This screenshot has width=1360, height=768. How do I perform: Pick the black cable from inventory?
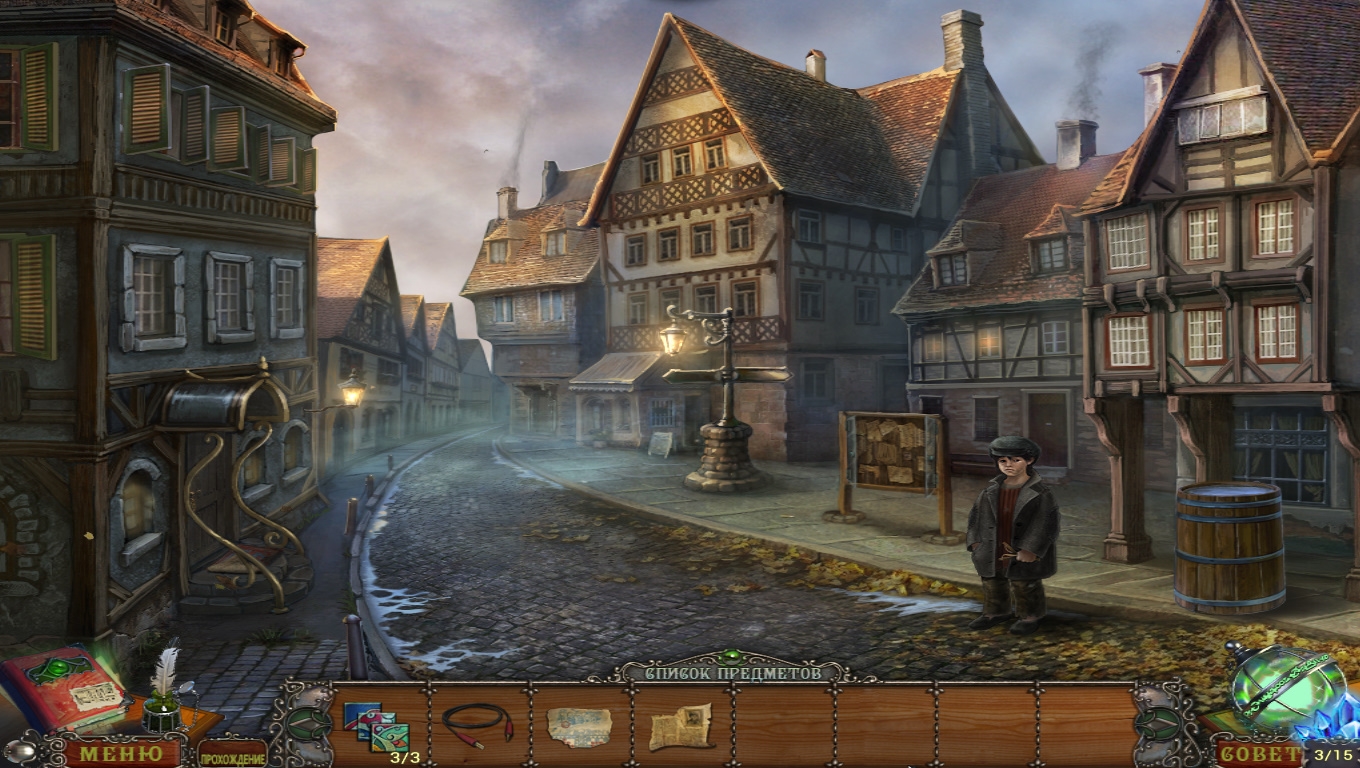coord(478,722)
